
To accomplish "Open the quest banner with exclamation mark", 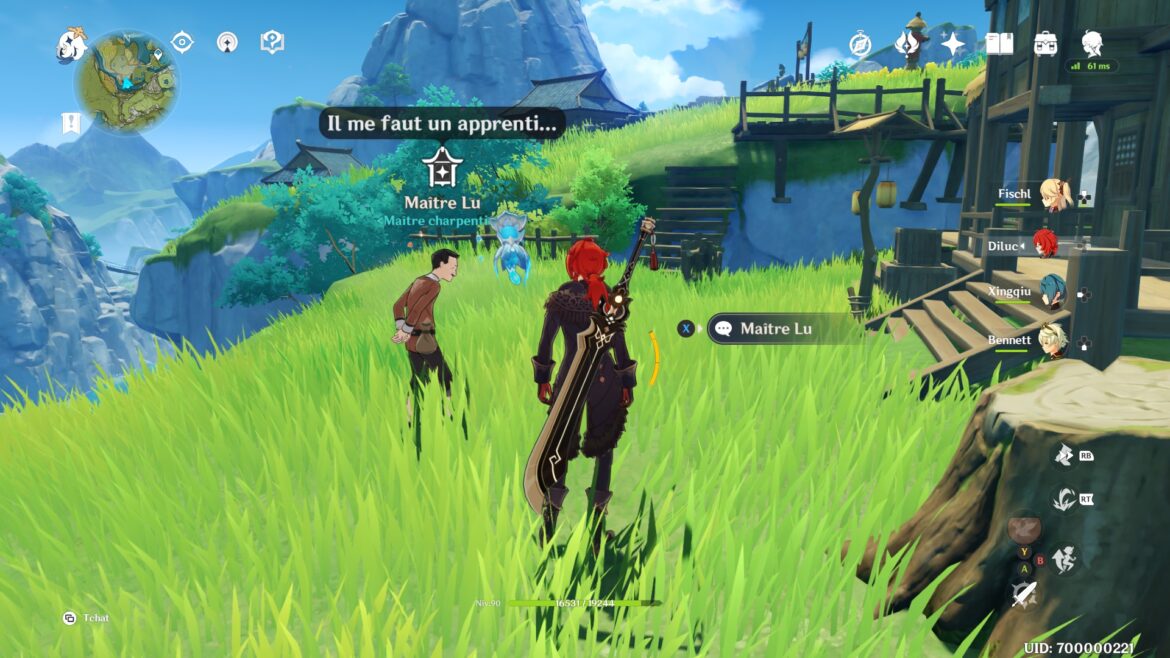I will (71, 123).
